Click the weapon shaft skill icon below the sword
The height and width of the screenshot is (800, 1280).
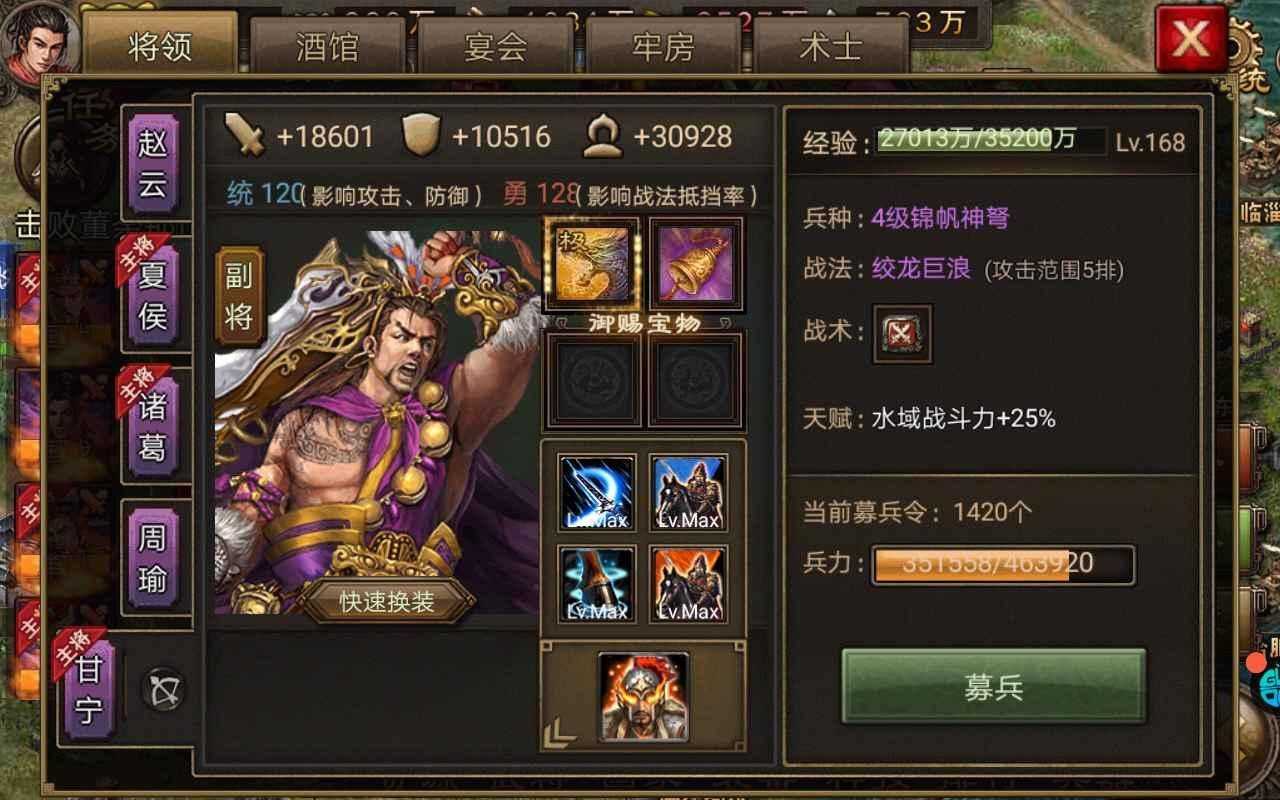pyautogui.click(x=597, y=581)
